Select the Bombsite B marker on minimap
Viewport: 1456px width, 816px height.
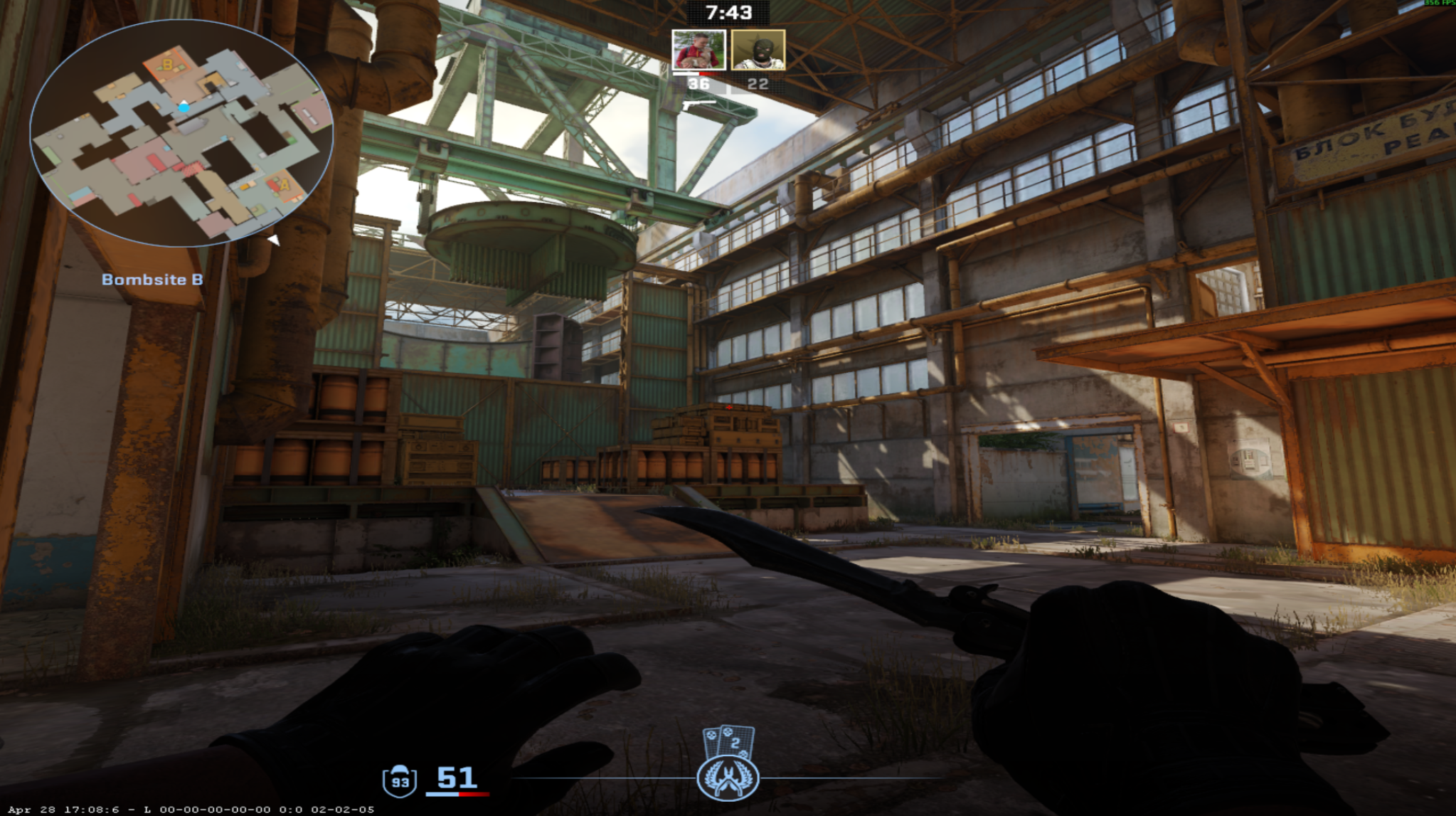[x=166, y=65]
